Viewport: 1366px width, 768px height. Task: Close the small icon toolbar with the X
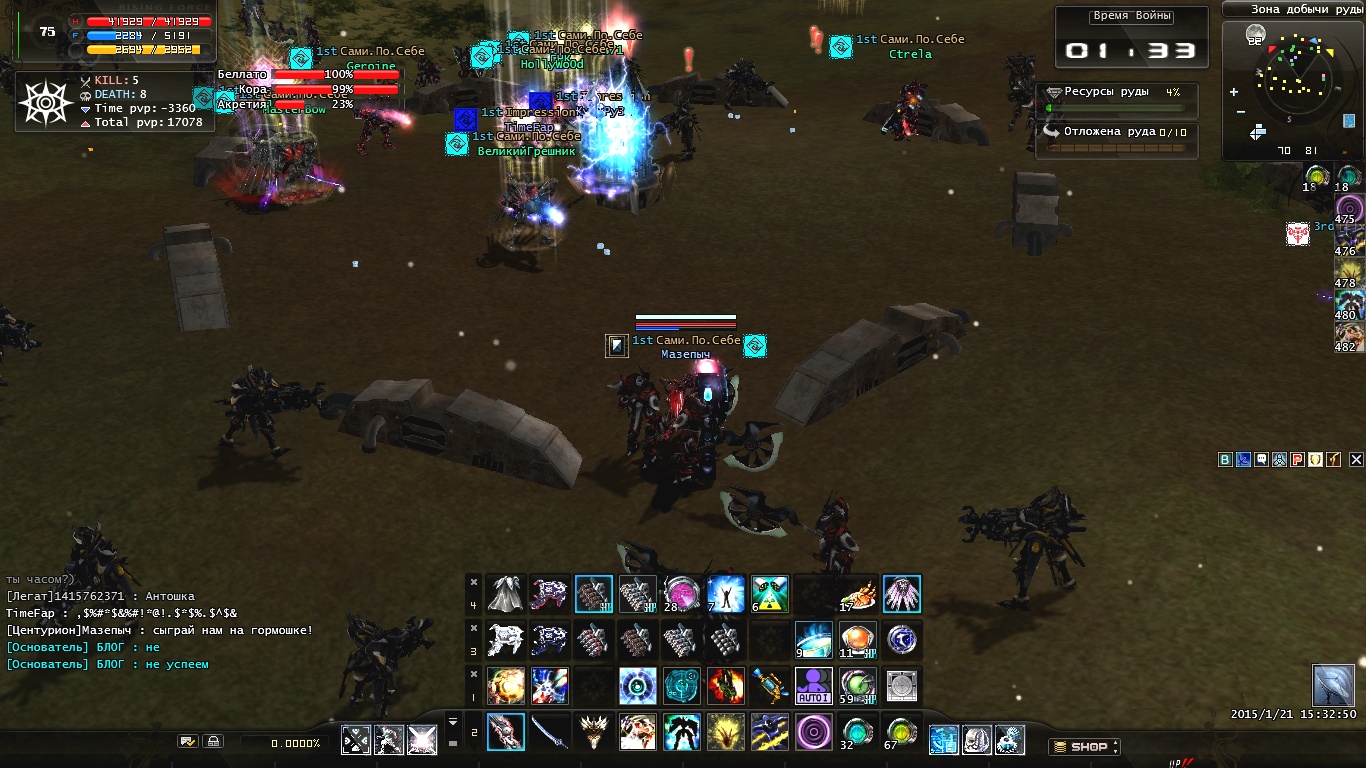click(1356, 460)
